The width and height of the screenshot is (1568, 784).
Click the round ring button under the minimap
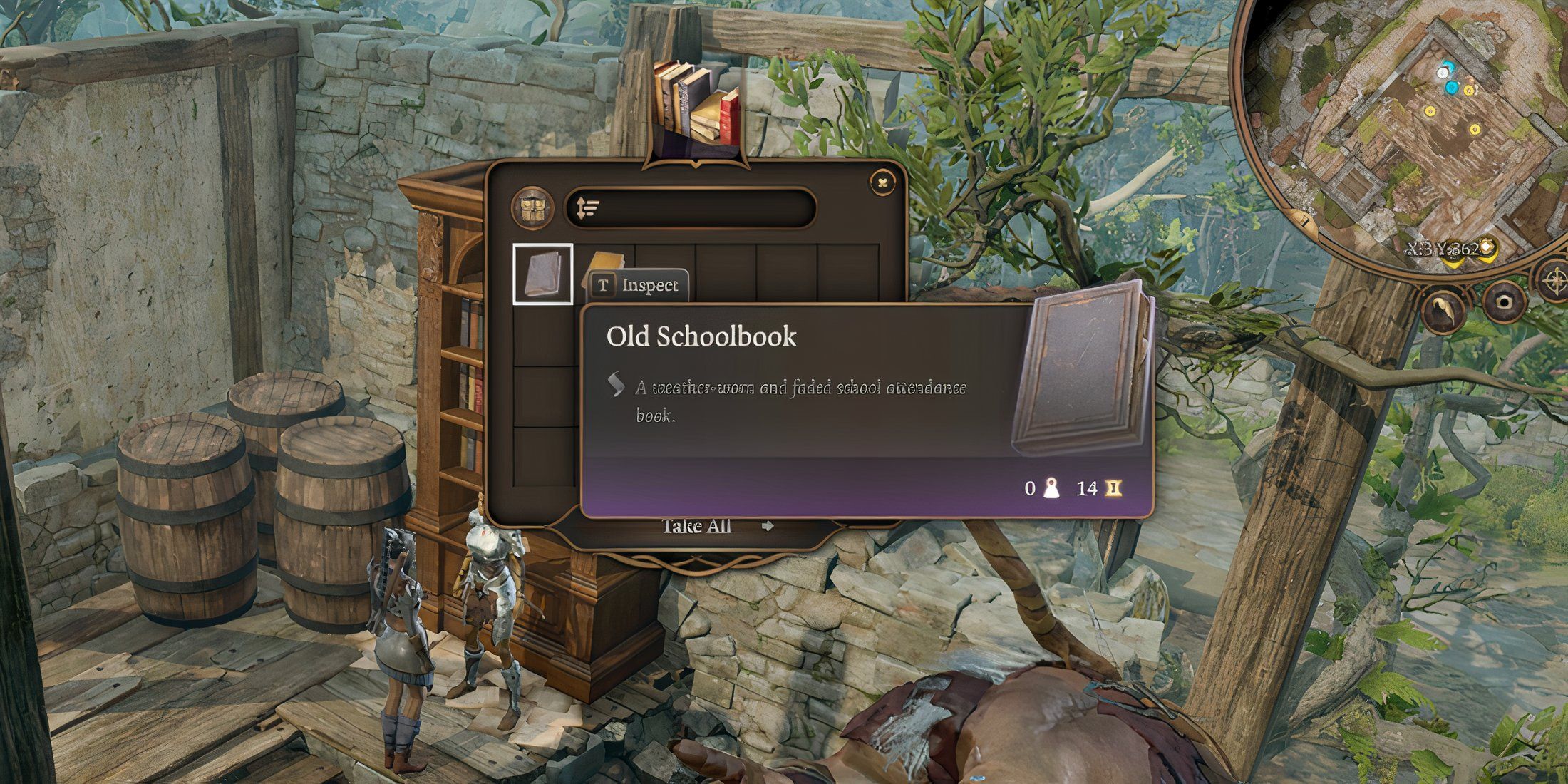tap(1503, 302)
